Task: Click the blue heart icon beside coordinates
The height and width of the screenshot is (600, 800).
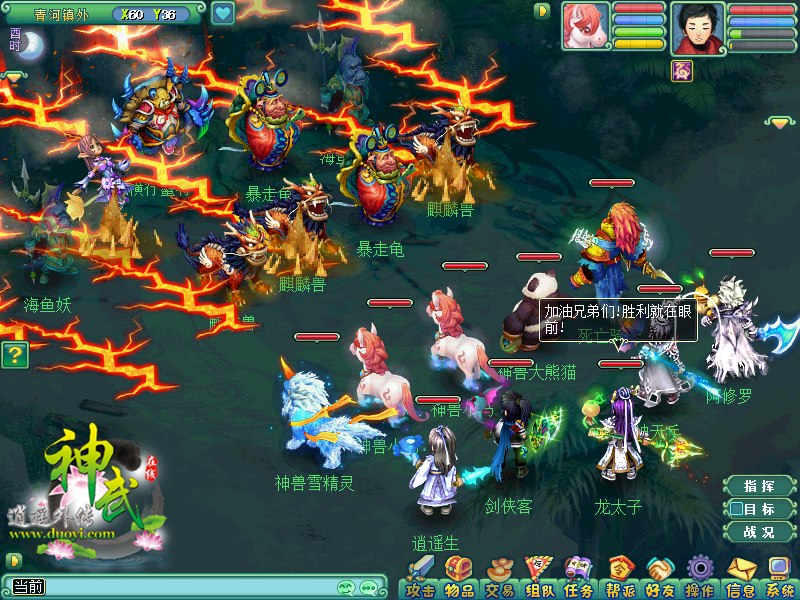Action: click(222, 14)
